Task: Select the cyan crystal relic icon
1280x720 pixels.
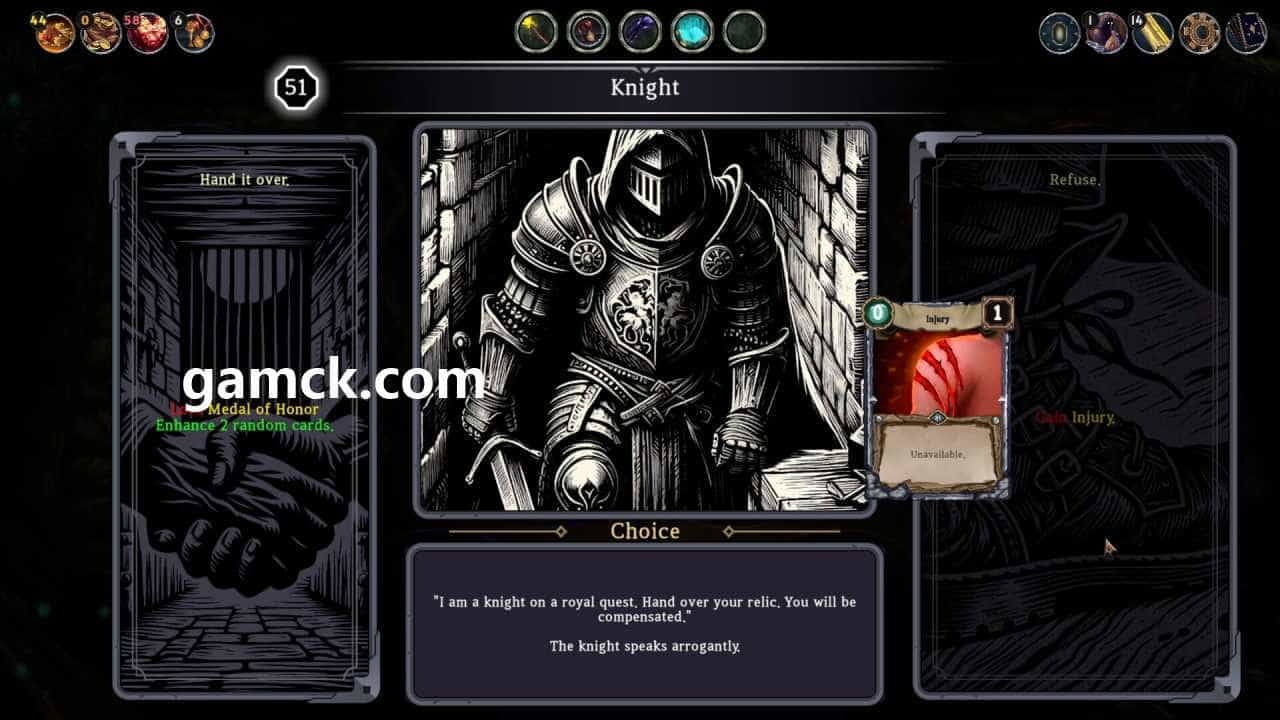Action: click(x=692, y=32)
